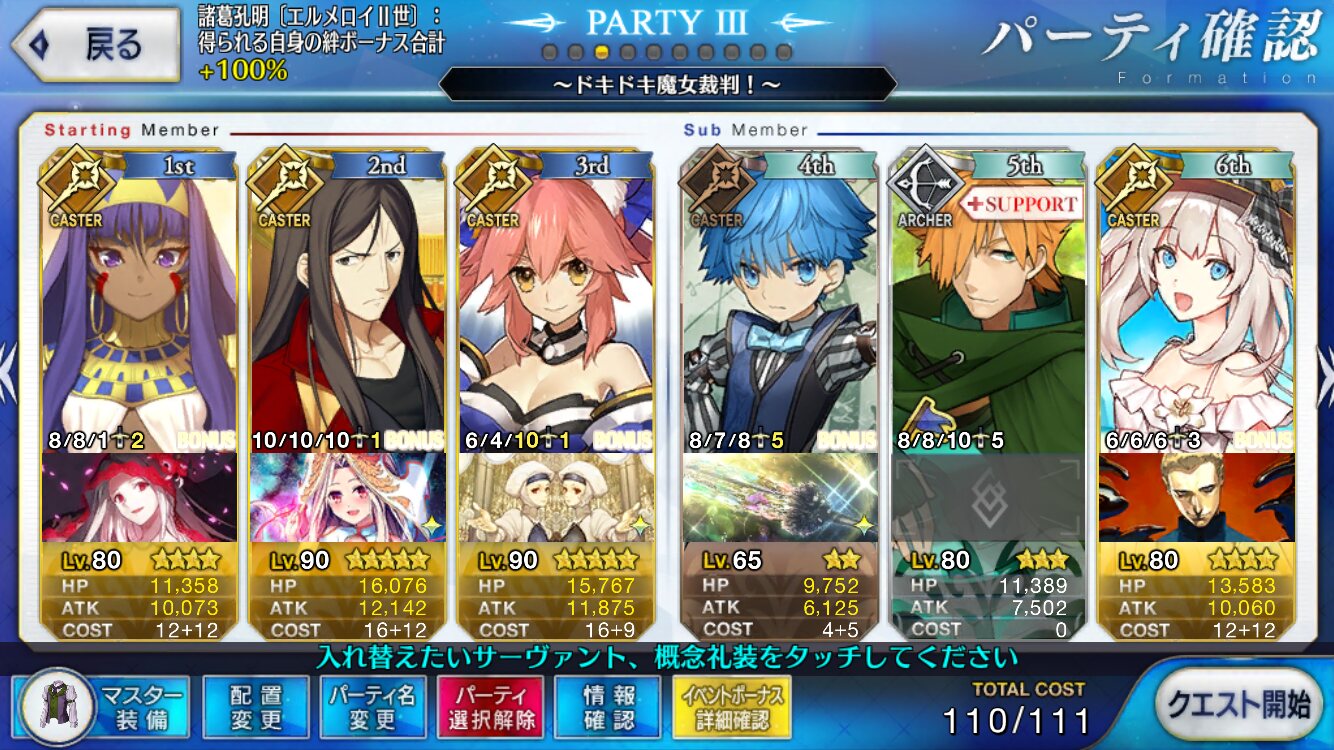Choose パーティ選択解除 to clear party
1334x750 pixels.
point(489,706)
